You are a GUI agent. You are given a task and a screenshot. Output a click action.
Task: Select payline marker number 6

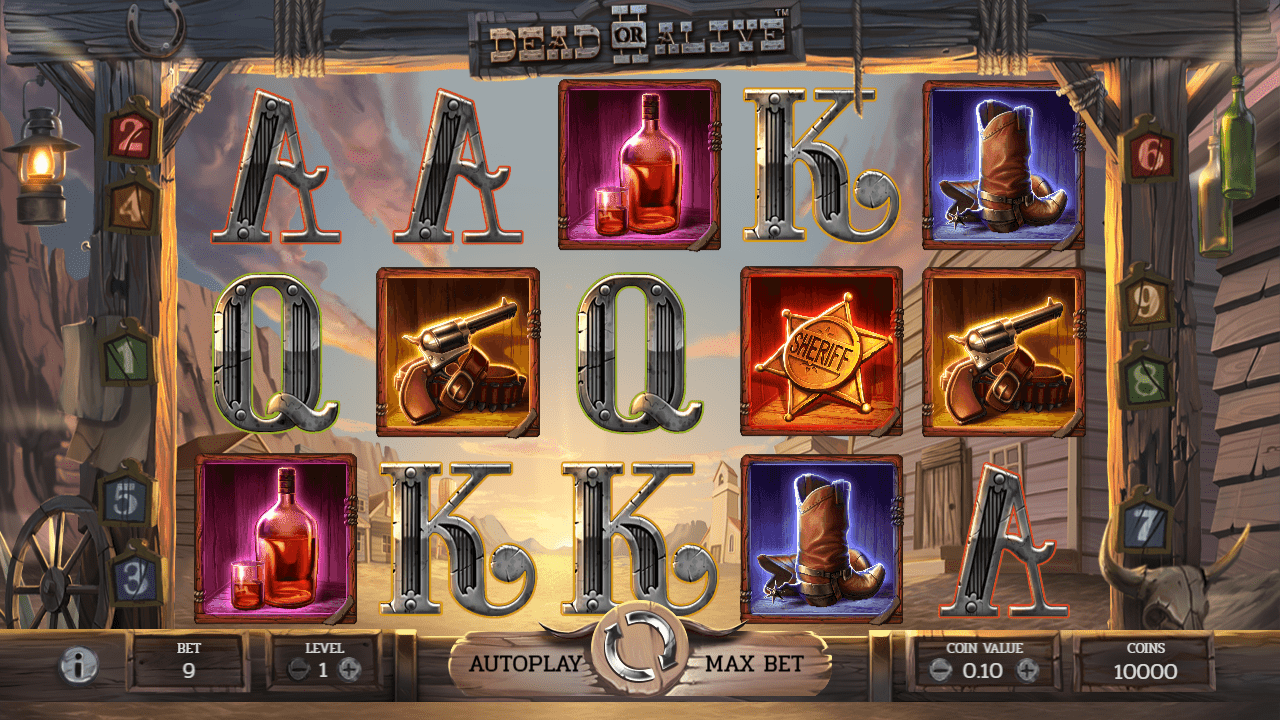(x=1150, y=153)
